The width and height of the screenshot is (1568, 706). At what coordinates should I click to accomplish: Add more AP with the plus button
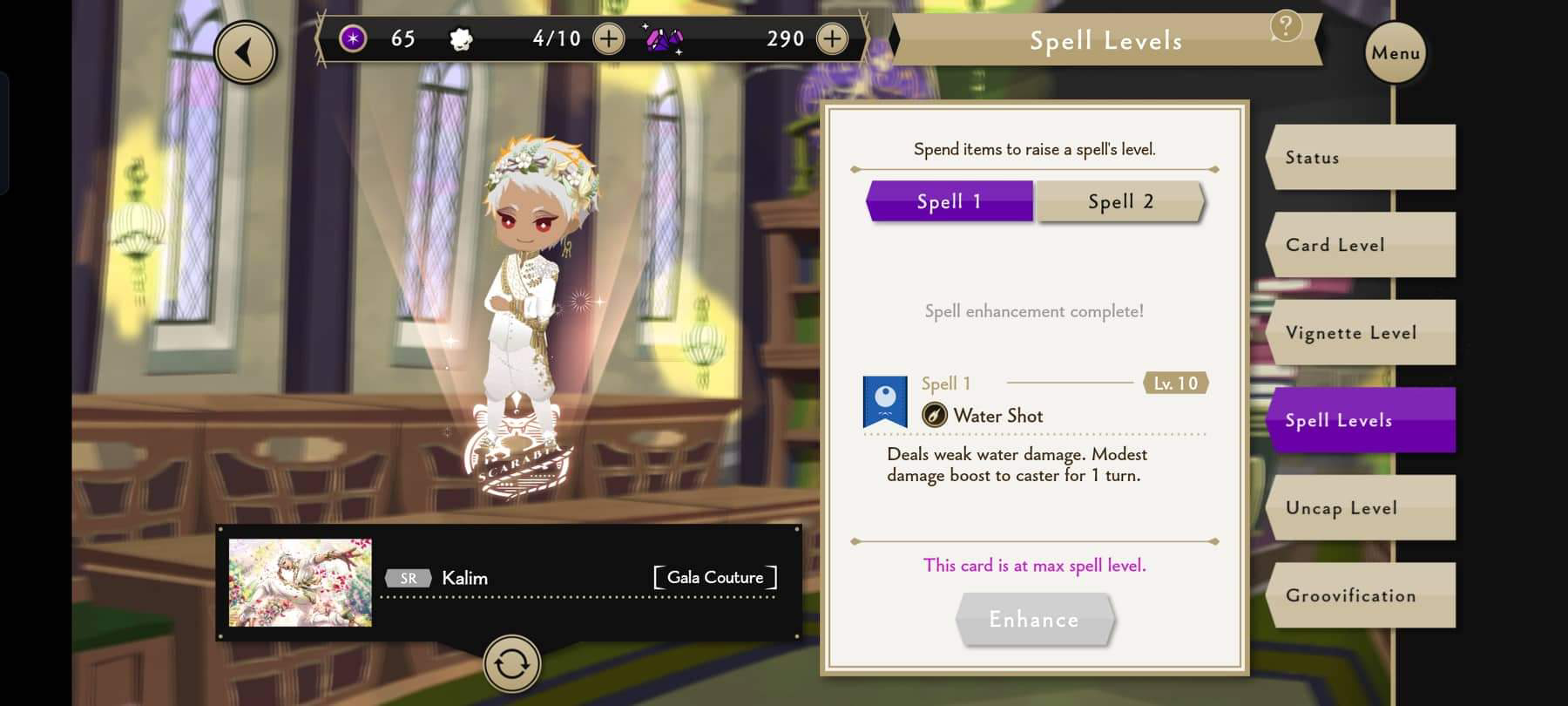click(x=608, y=39)
